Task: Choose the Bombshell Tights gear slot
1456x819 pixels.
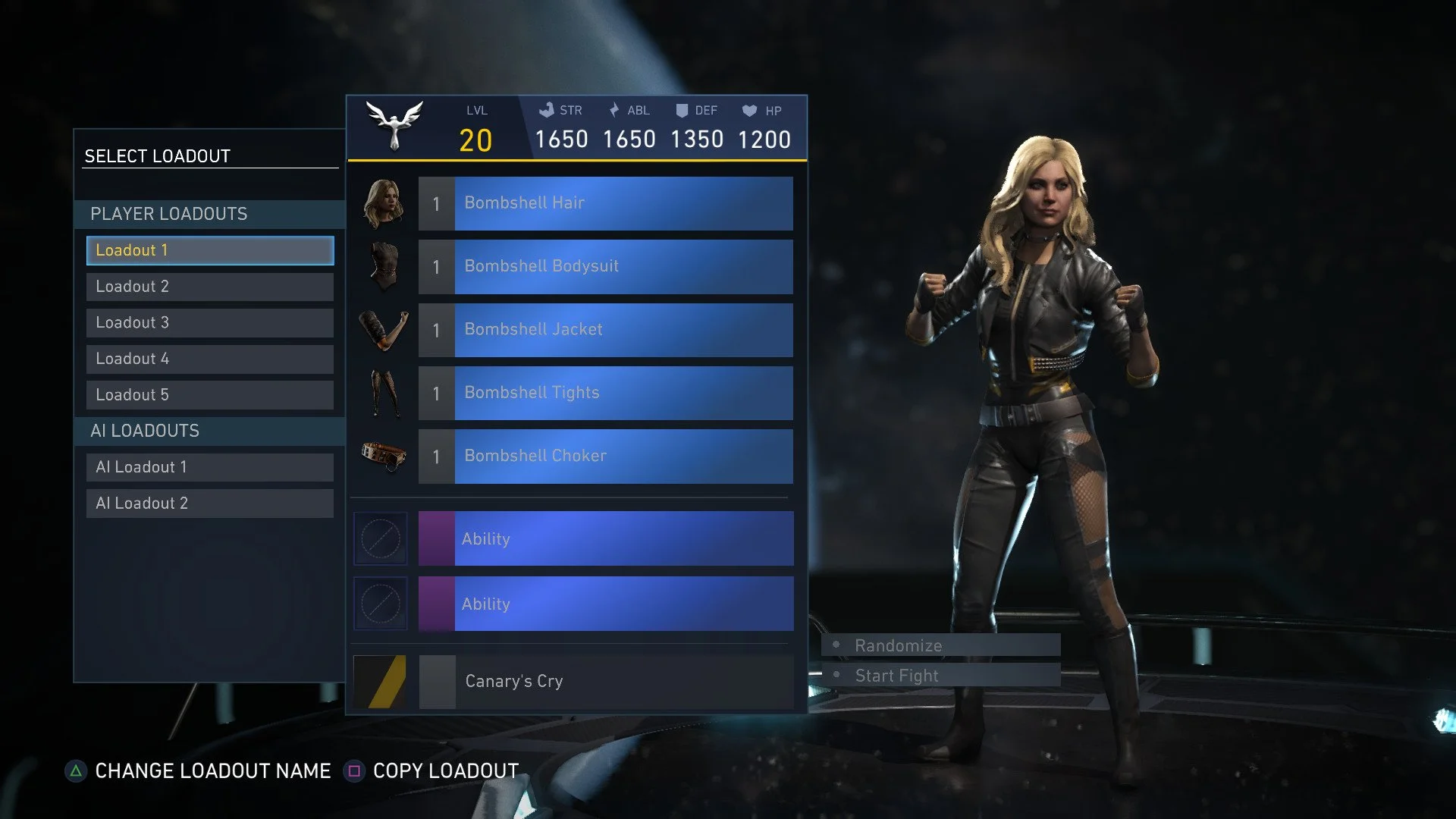Action: (x=605, y=393)
